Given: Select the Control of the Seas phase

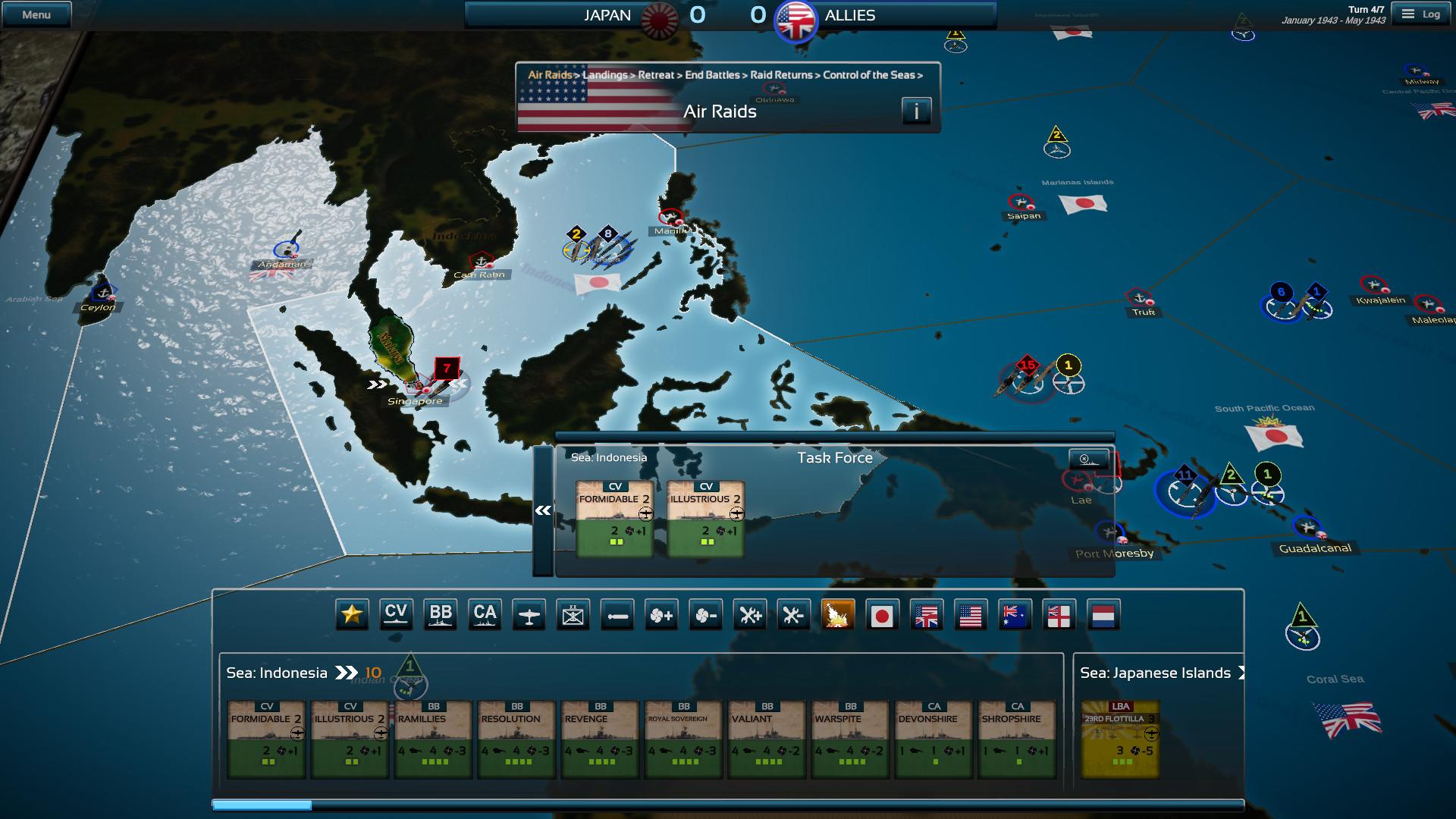Looking at the screenshot, I should (x=871, y=75).
